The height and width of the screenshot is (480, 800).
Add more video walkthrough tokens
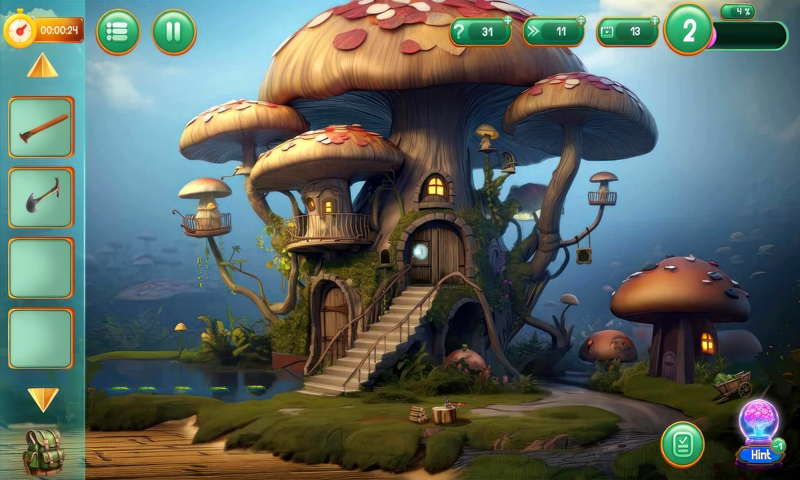[x=655, y=20]
